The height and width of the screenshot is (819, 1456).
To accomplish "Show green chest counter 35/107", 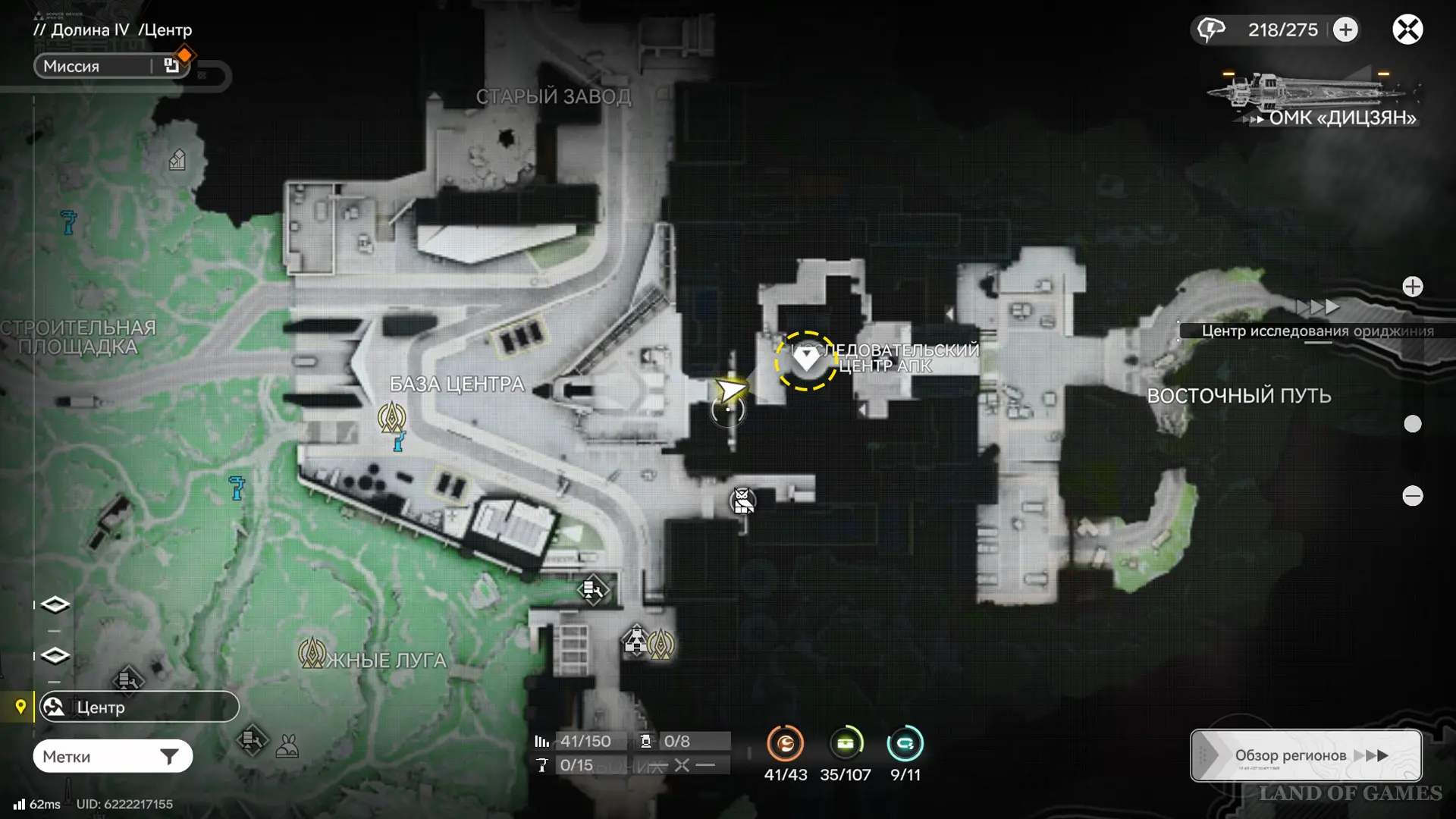I will [x=845, y=744].
